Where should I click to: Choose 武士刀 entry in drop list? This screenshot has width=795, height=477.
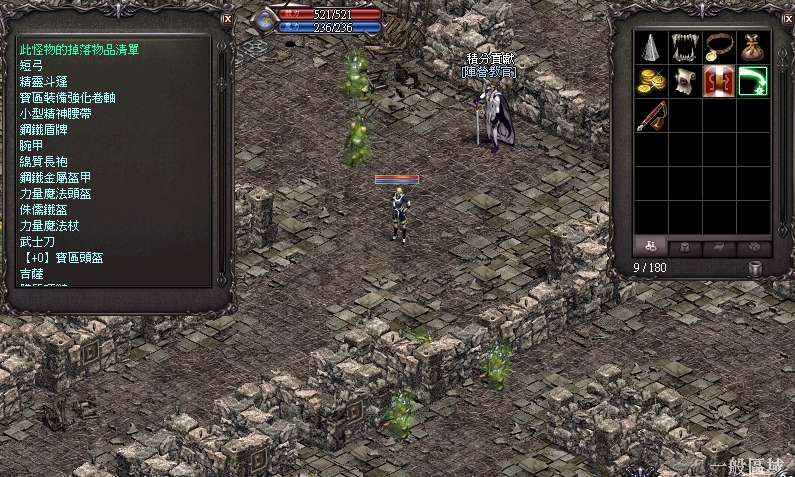39,241
